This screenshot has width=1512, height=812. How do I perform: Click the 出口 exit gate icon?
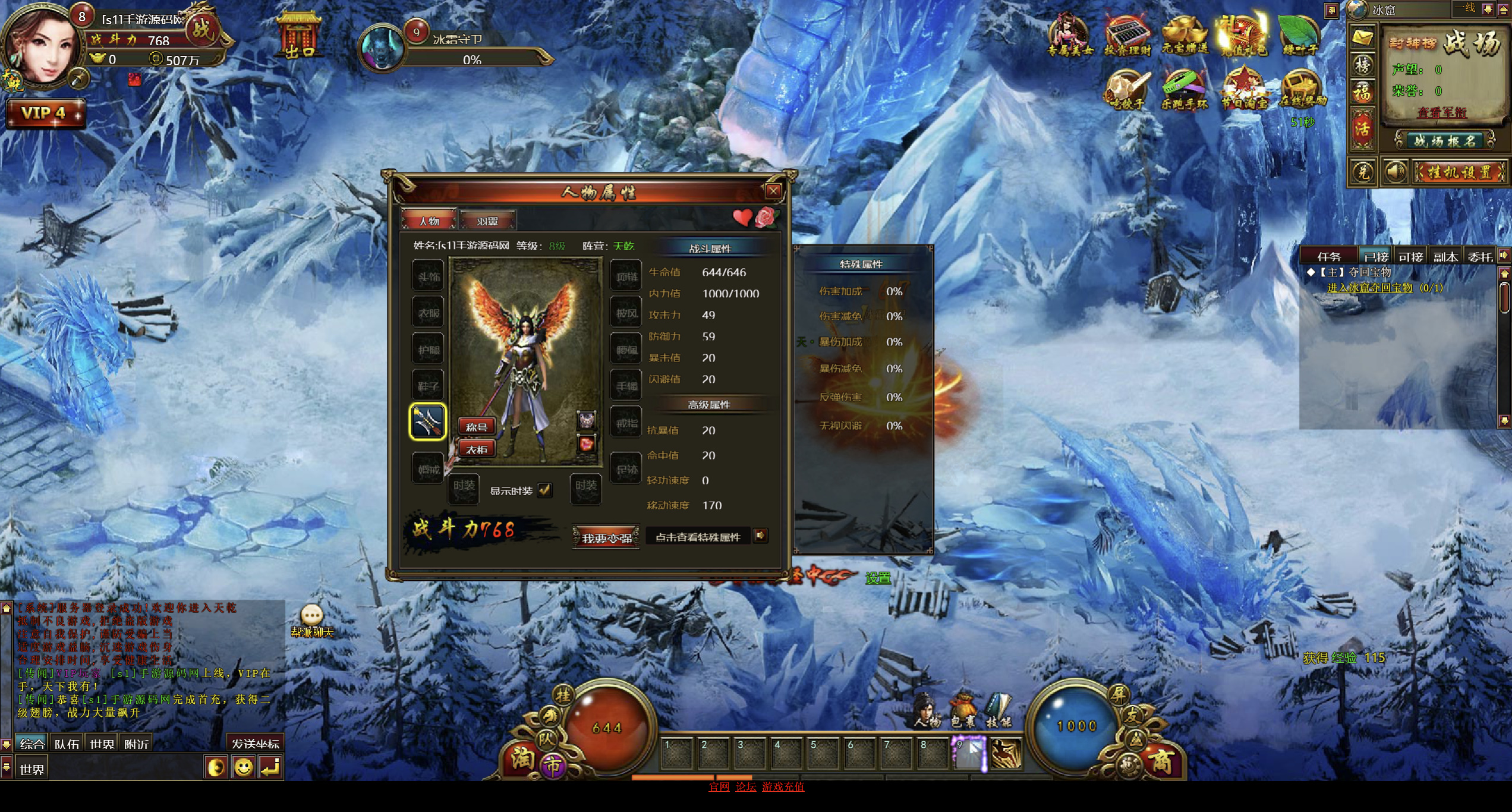[300, 36]
